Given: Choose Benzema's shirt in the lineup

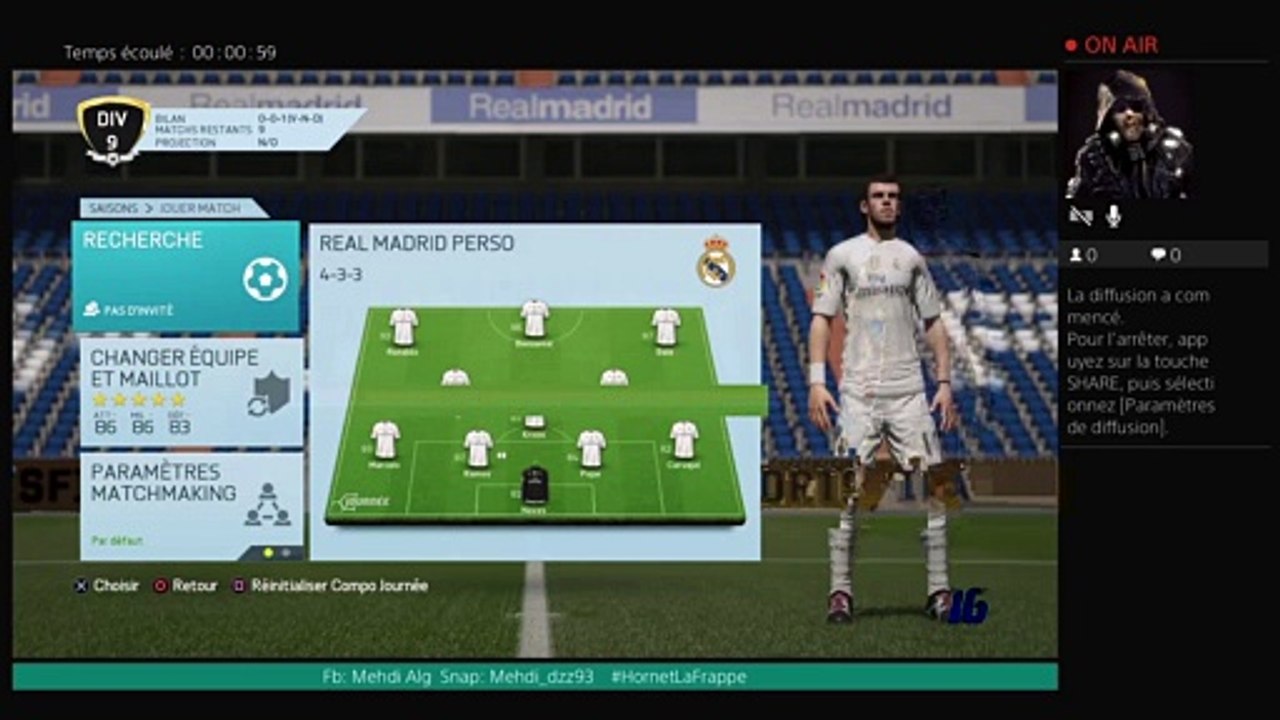Looking at the screenshot, I should (x=535, y=319).
